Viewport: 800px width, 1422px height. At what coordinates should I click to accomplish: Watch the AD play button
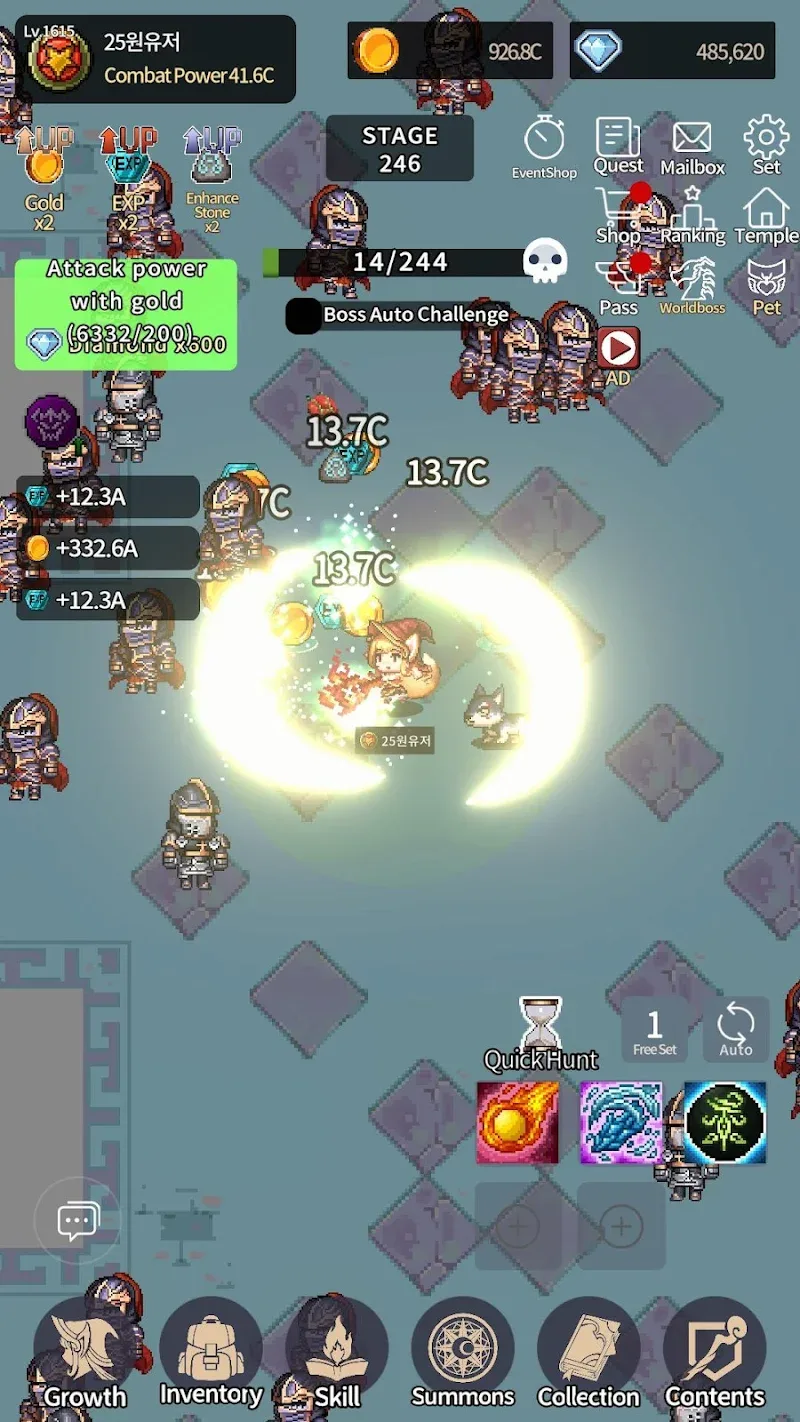pyautogui.click(x=618, y=350)
